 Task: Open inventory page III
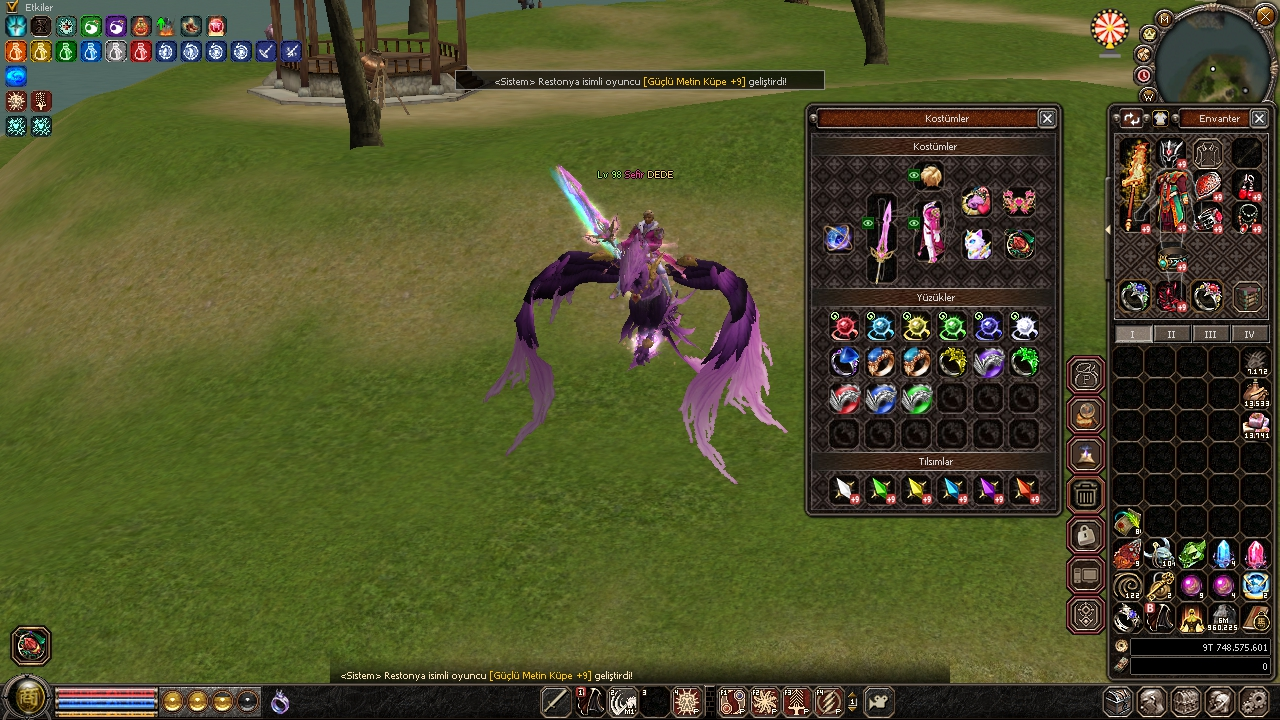pos(1210,334)
